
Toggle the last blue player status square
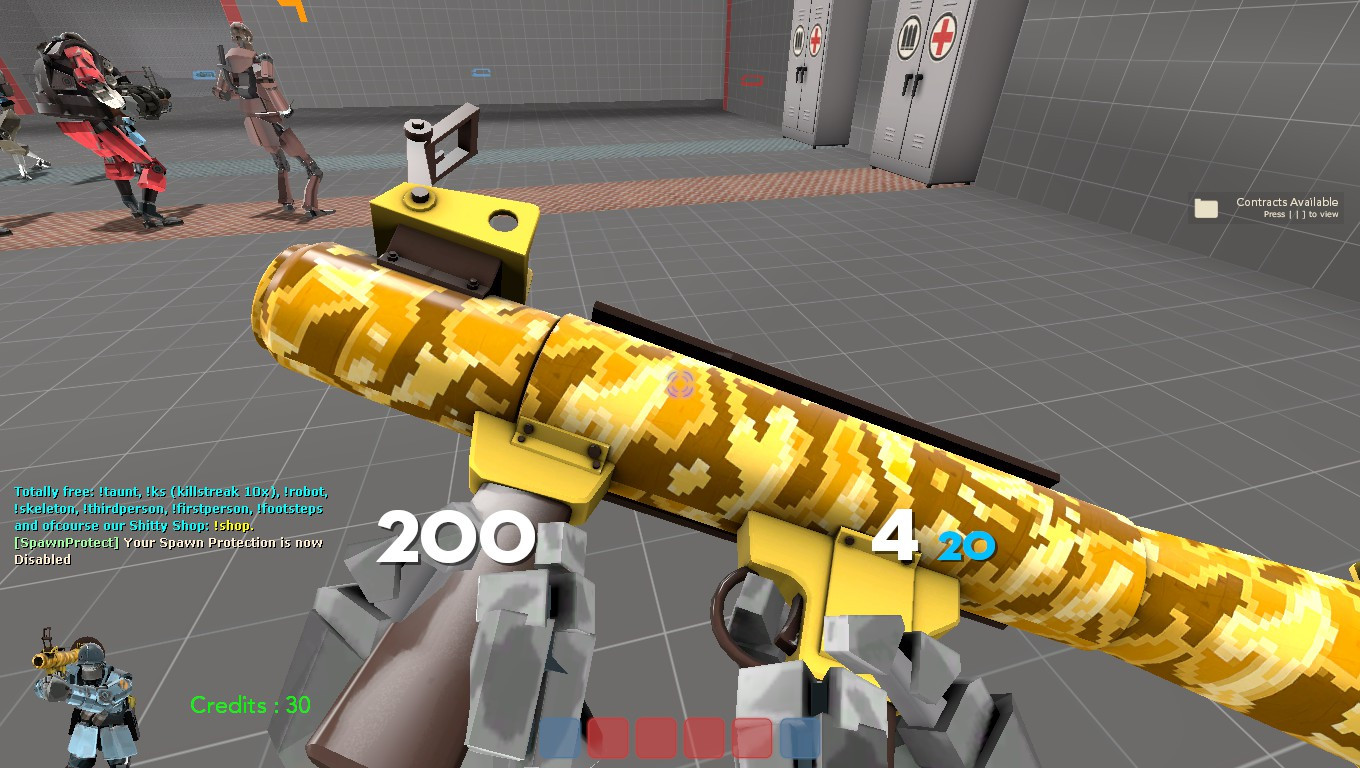[798, 739]
